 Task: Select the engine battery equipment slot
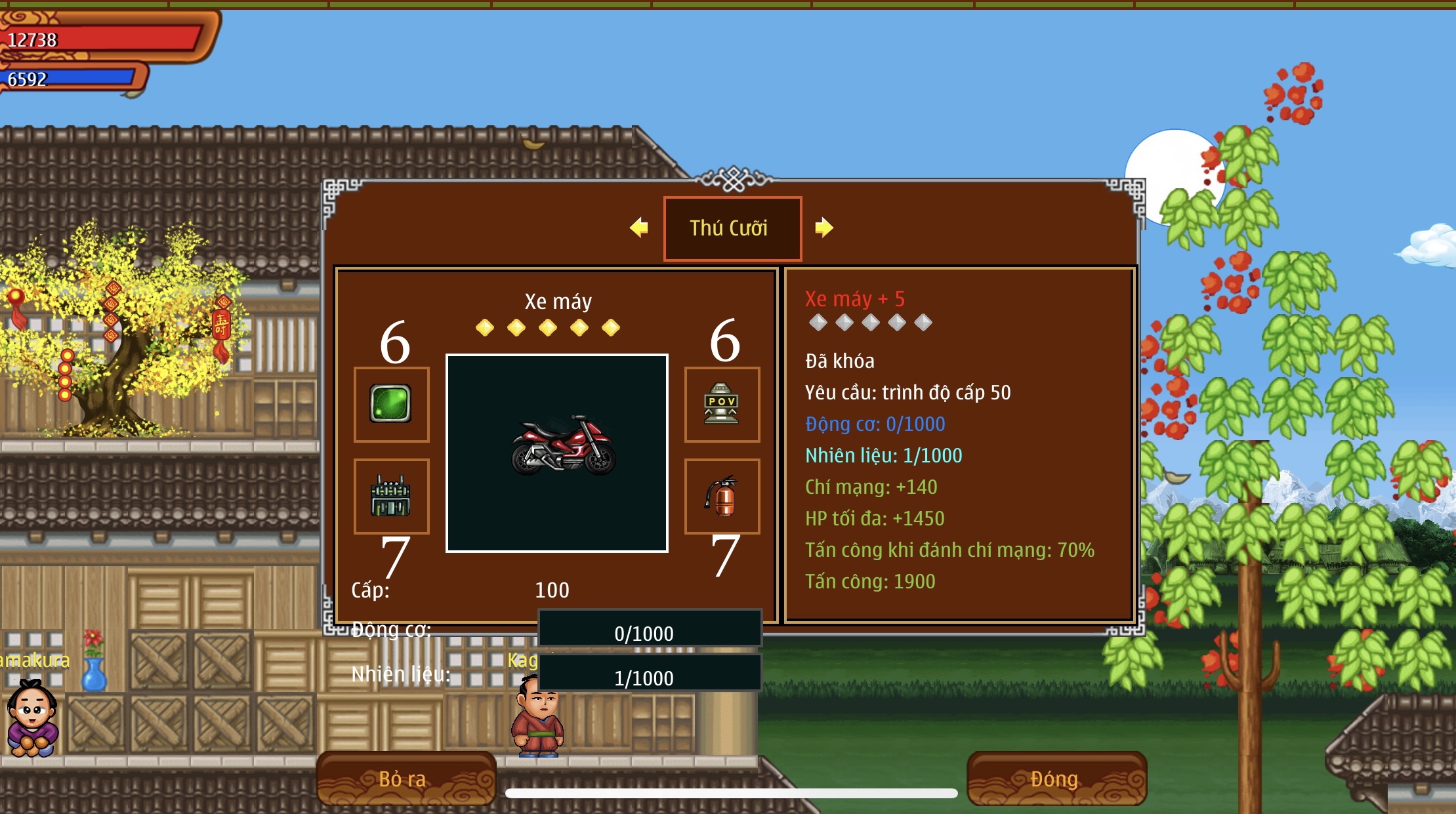click(391, 496)
